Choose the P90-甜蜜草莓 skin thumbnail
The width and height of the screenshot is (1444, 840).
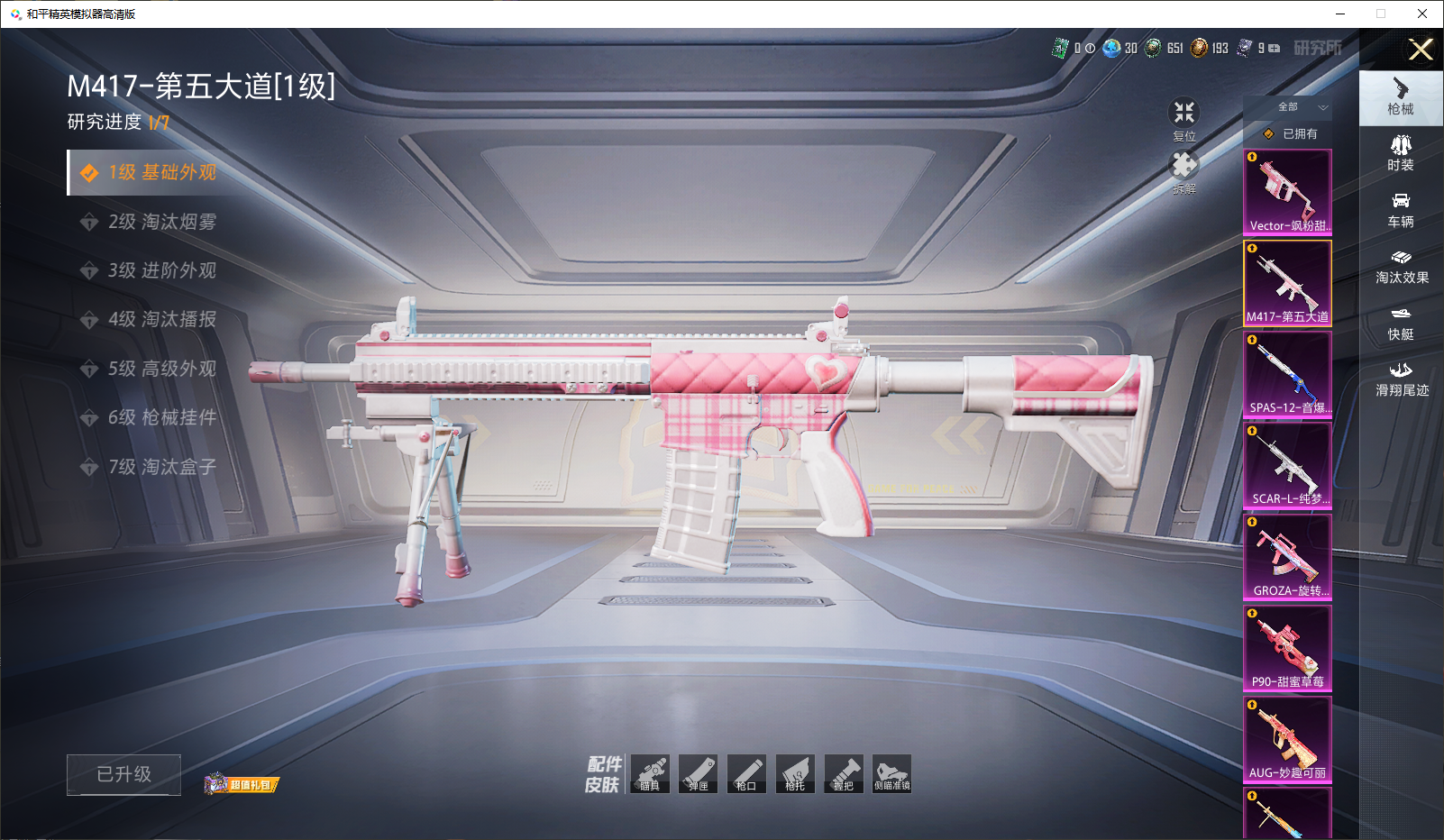(1287, 647)
